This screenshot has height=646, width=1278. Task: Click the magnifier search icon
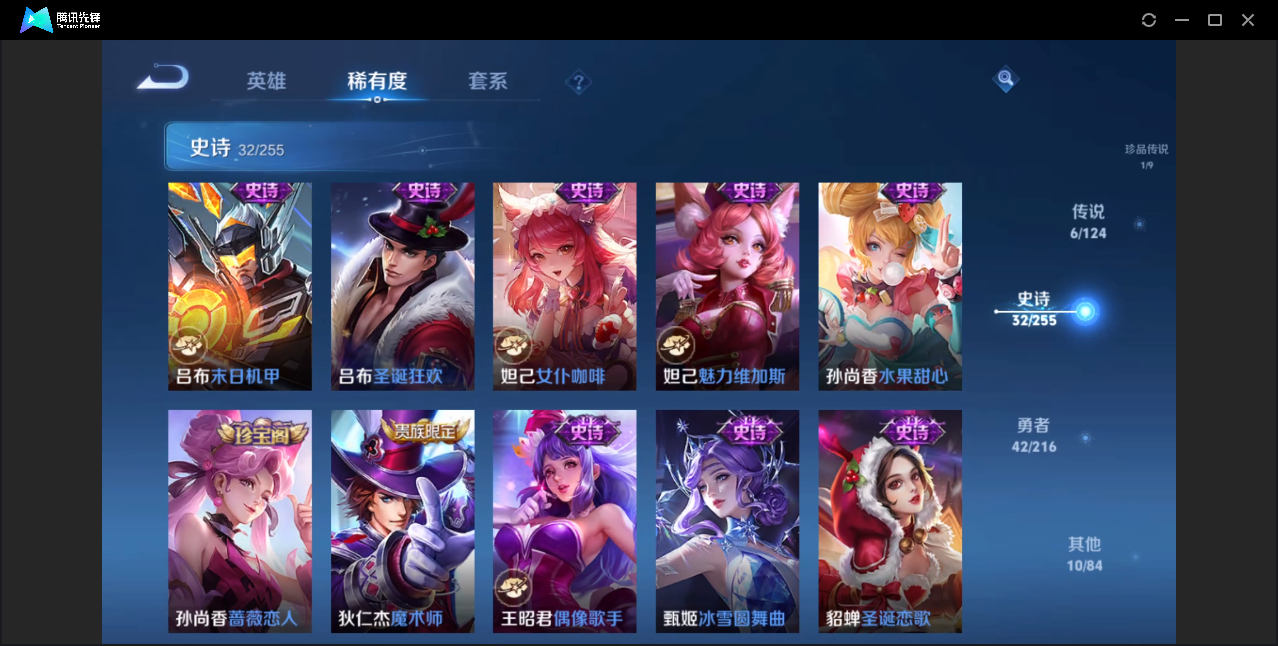point(1006,79)
